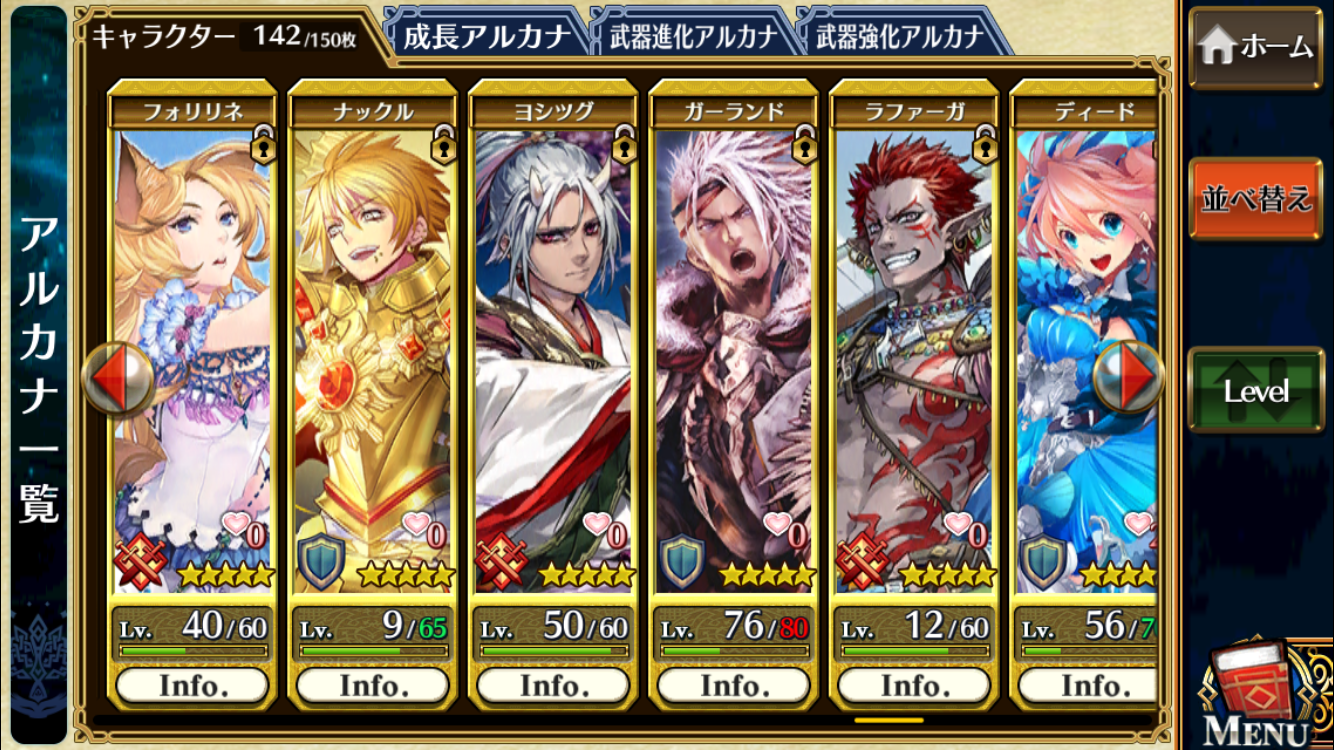Switch to the 武器進化アルカナ tab
Image resolution: width=1334 pixels, height=750 pixels.
pyautogui.click(x=693, y=37)
